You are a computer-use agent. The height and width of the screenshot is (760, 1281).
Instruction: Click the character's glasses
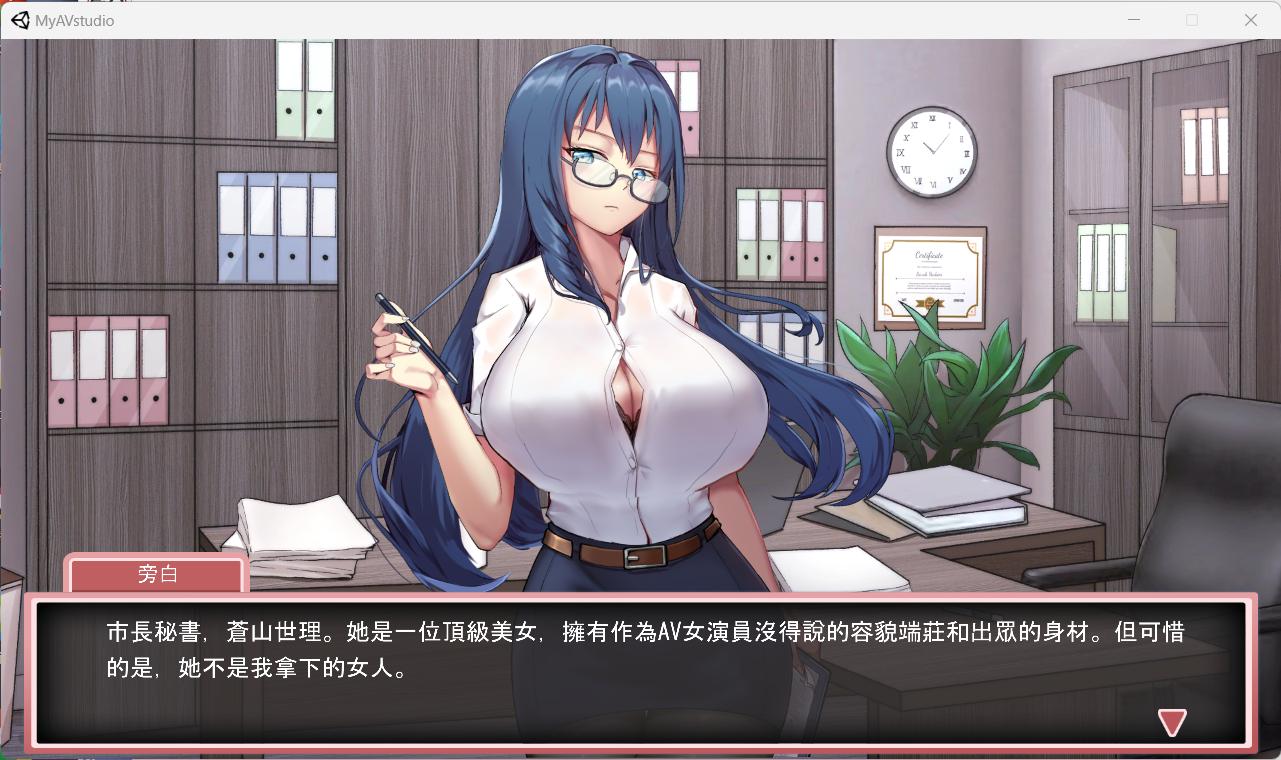615,178
